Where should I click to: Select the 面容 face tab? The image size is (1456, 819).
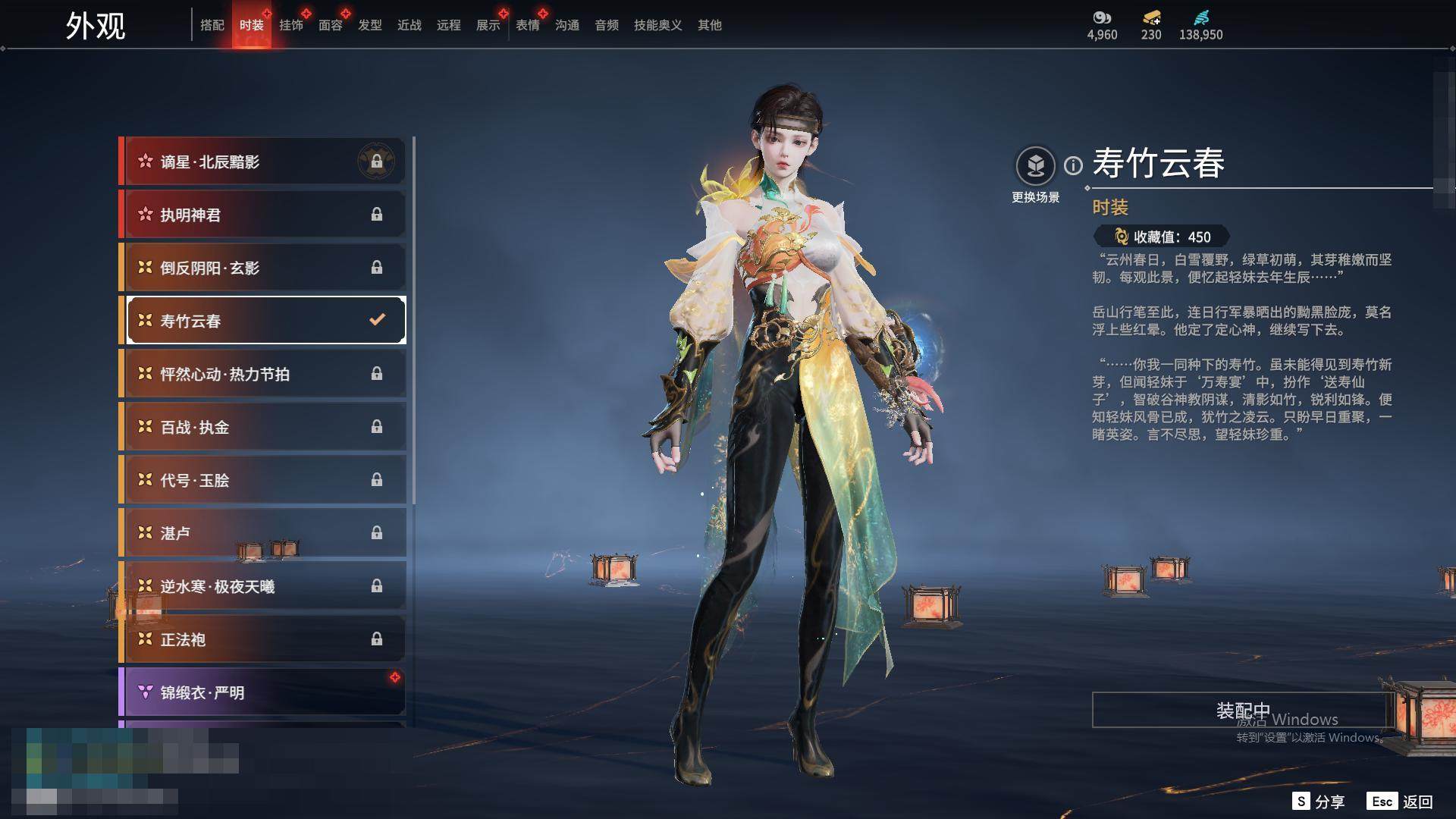click(330, 25)
